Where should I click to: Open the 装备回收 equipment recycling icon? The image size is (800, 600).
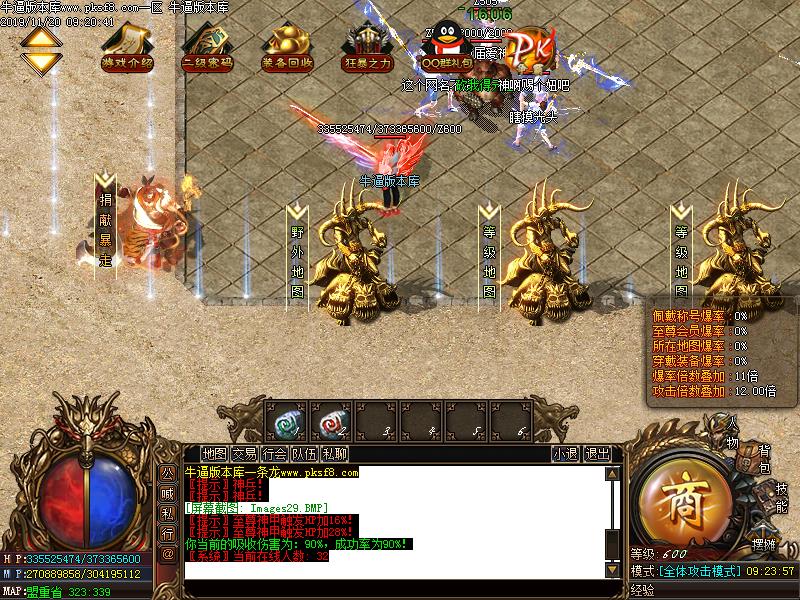click(x=287, y=47)
